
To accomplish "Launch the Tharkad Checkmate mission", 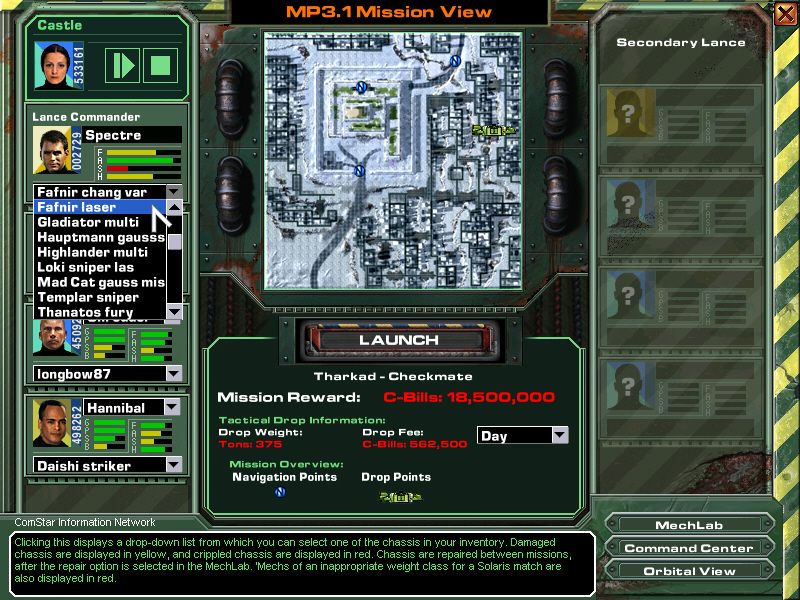I will coord(398,339).
